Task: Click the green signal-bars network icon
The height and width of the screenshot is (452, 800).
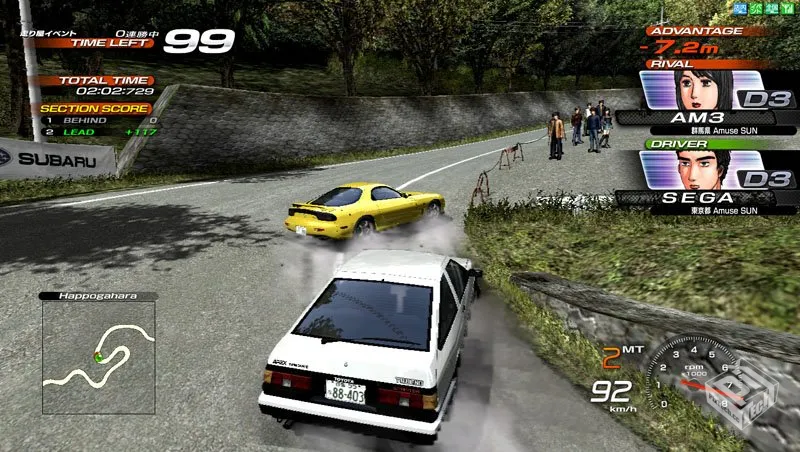Action: (x=788, y=9)
